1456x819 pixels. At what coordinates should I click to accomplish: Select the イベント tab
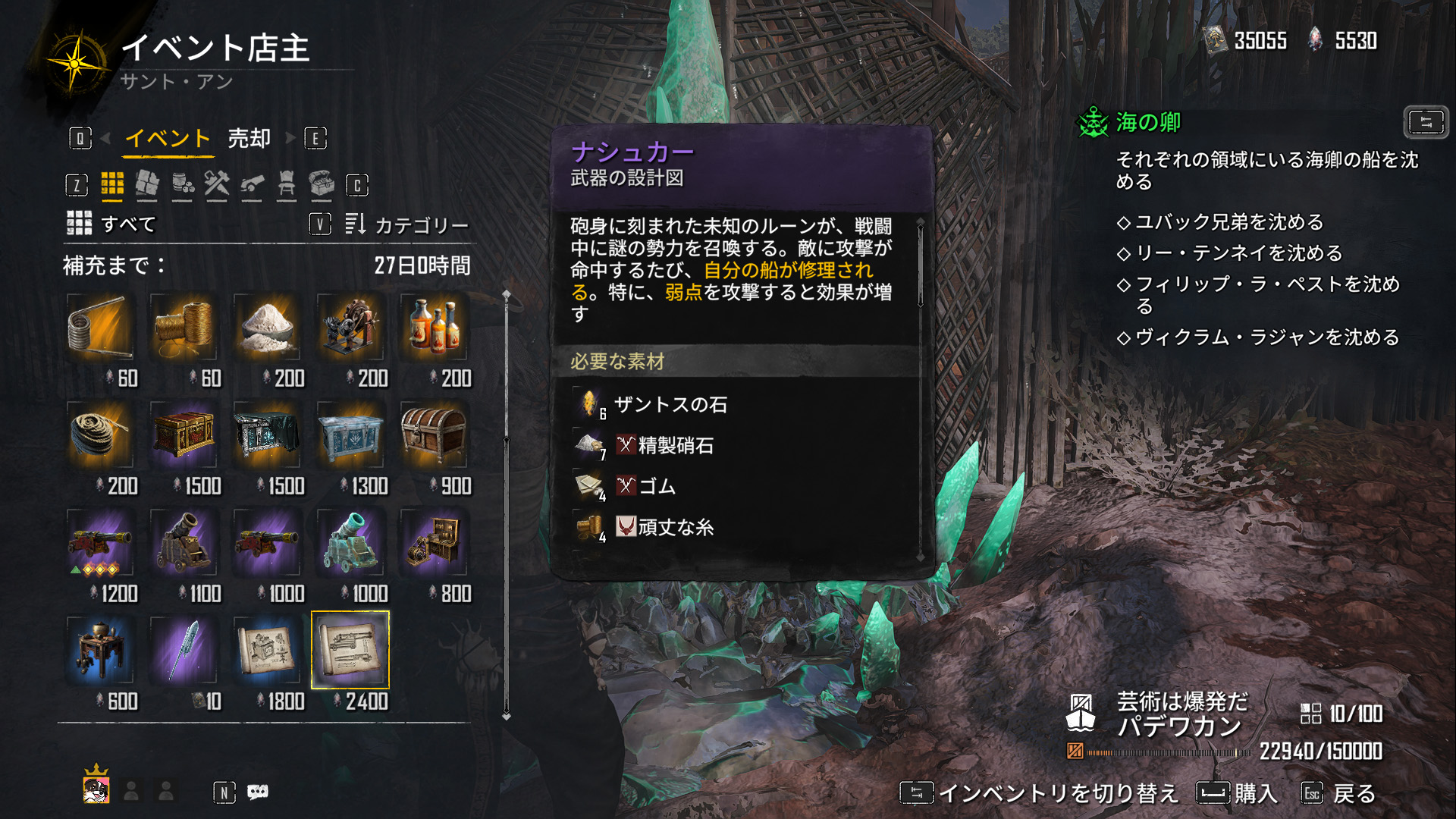coord(167,139)
